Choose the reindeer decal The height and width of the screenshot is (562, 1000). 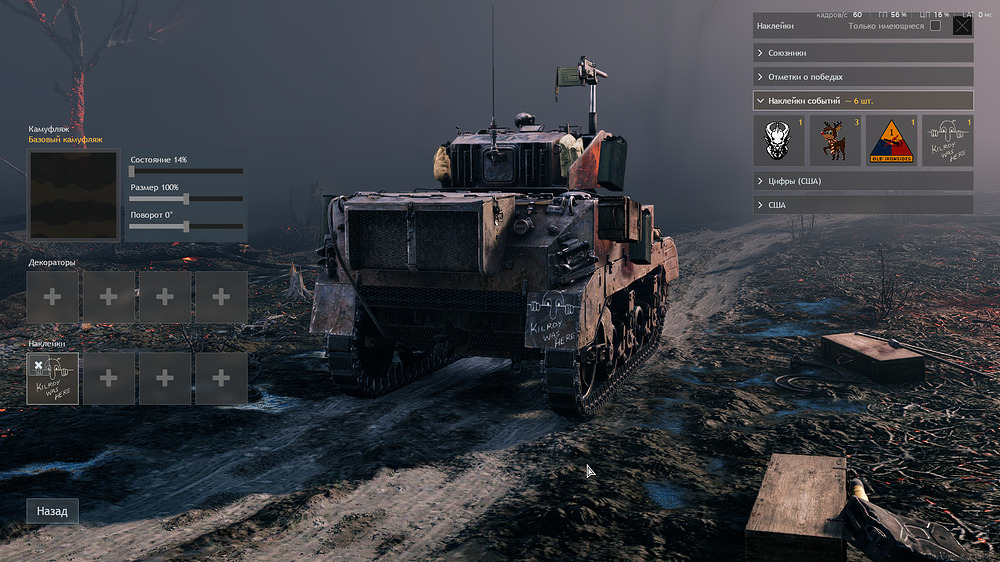[x=835, y=141]
